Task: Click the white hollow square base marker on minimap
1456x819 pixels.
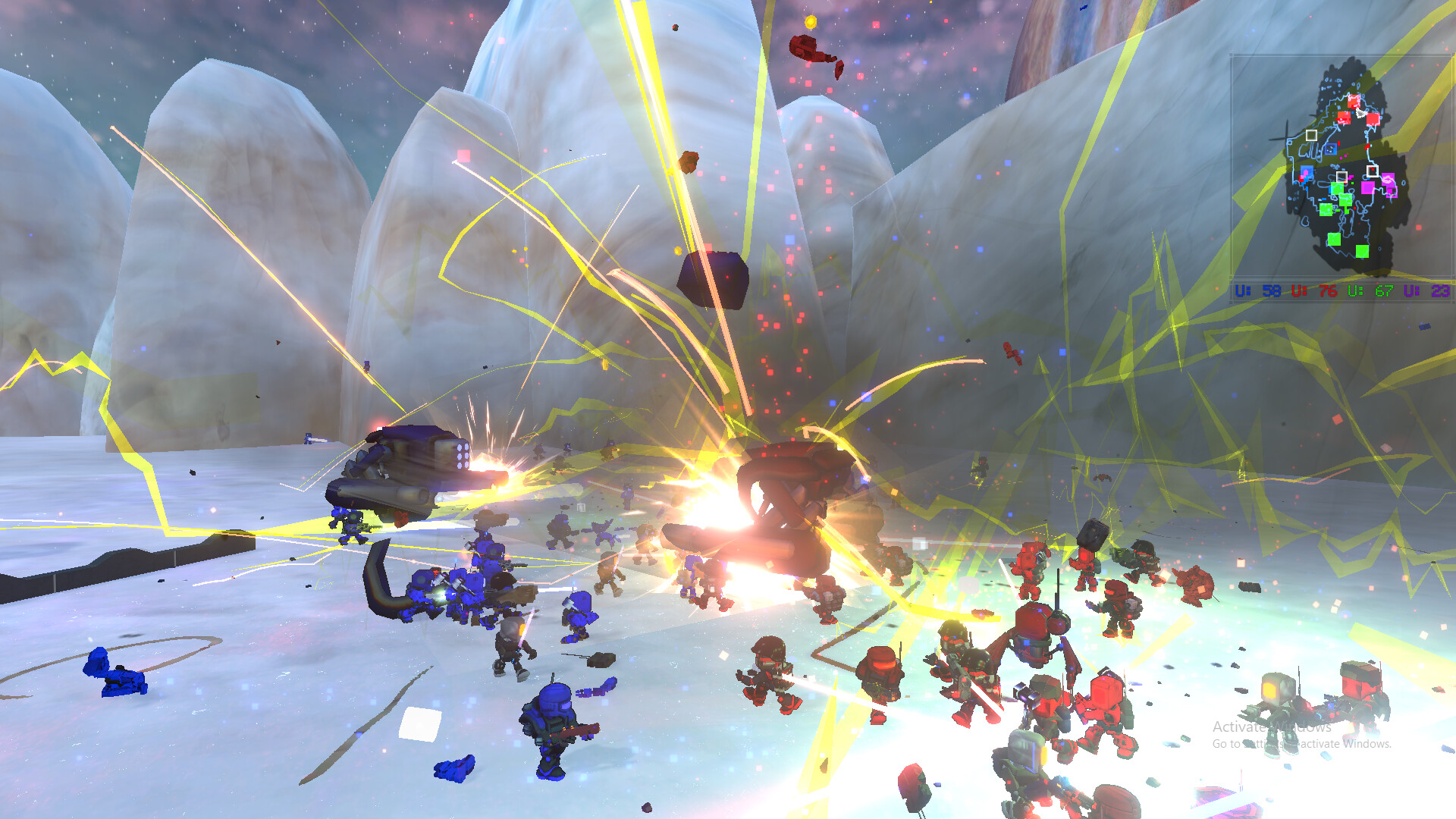Action: 1310,135
